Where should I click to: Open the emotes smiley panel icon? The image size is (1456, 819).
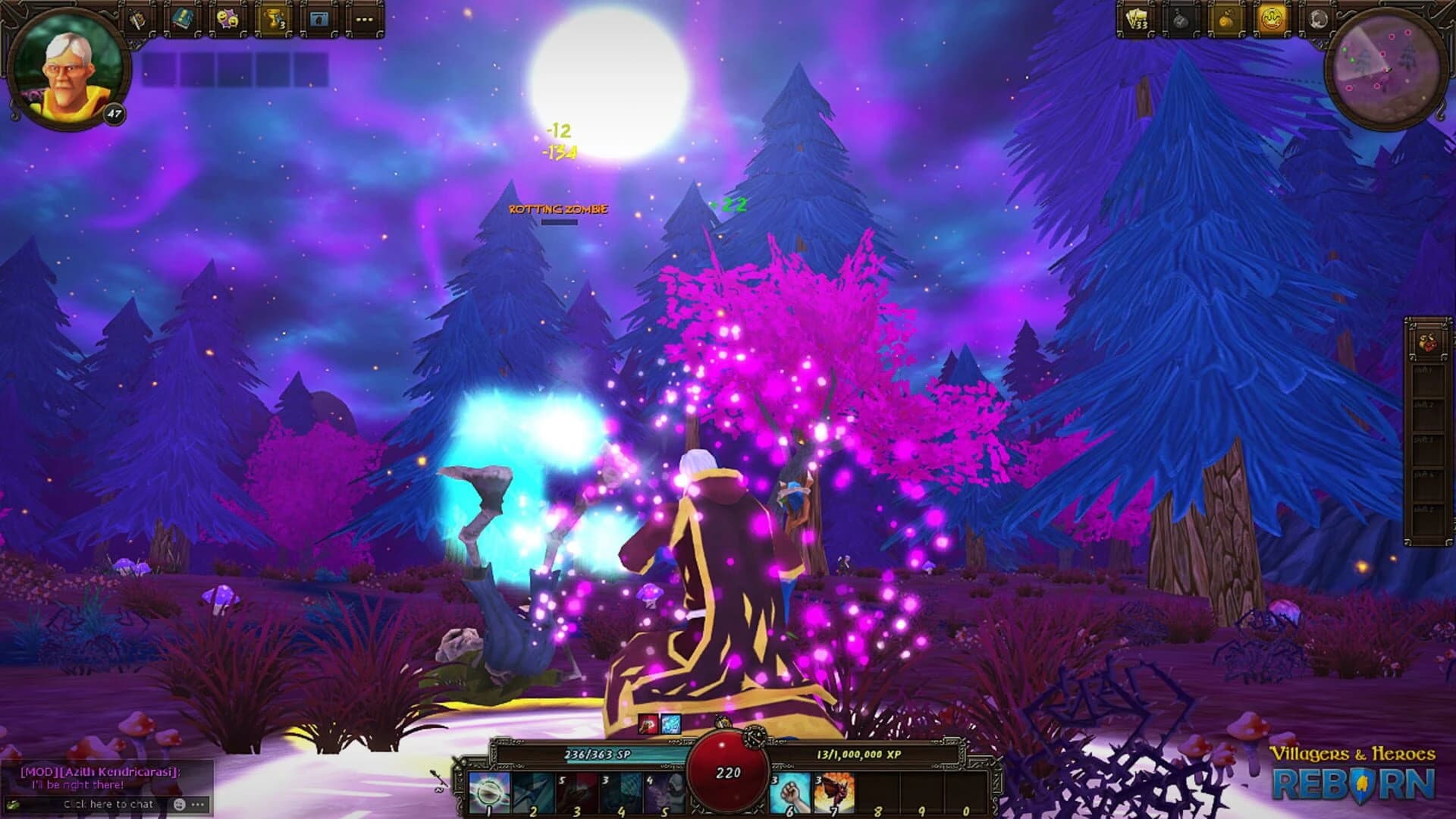228,19
